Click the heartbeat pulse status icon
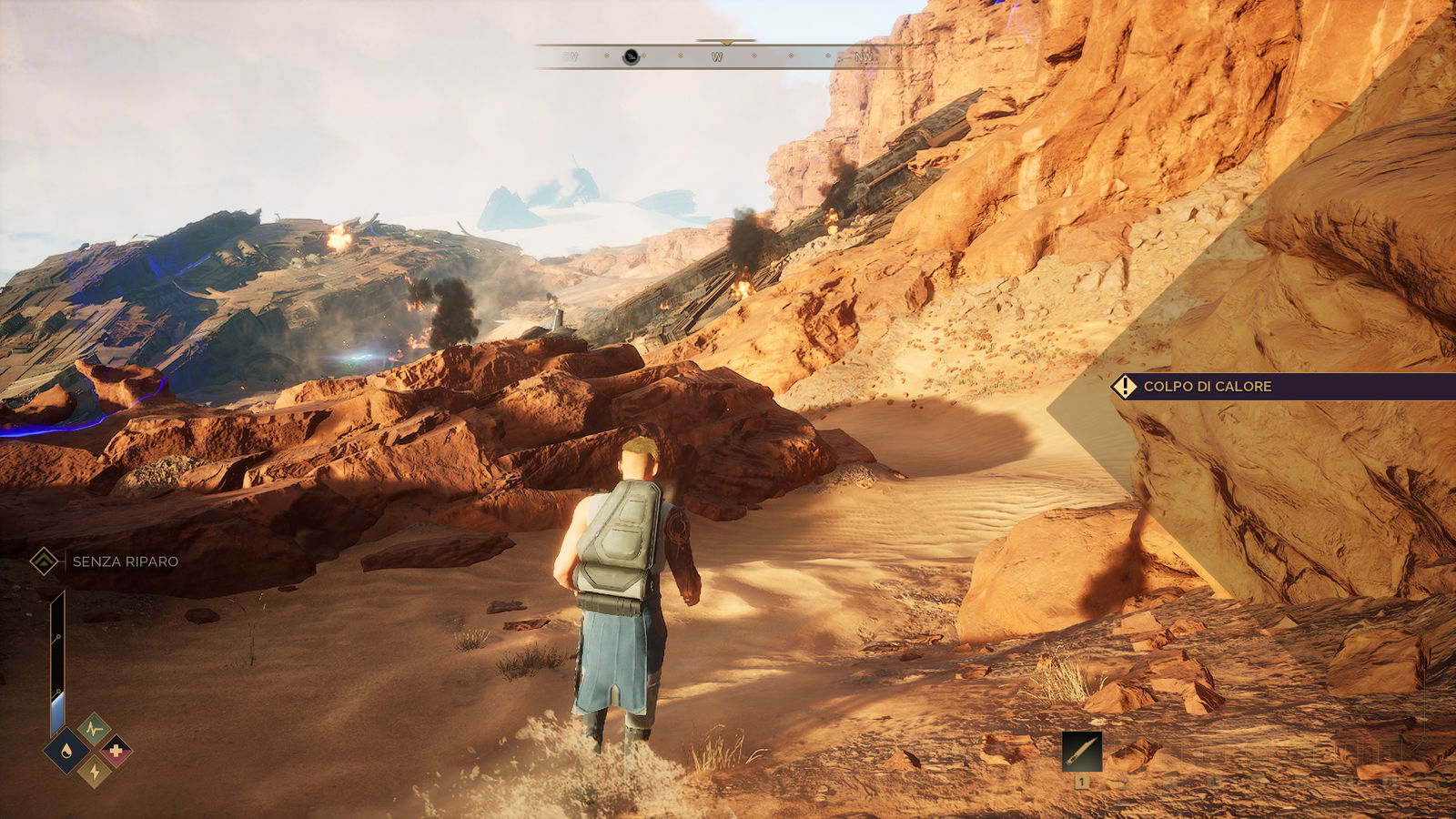 [x=94, y=729]
